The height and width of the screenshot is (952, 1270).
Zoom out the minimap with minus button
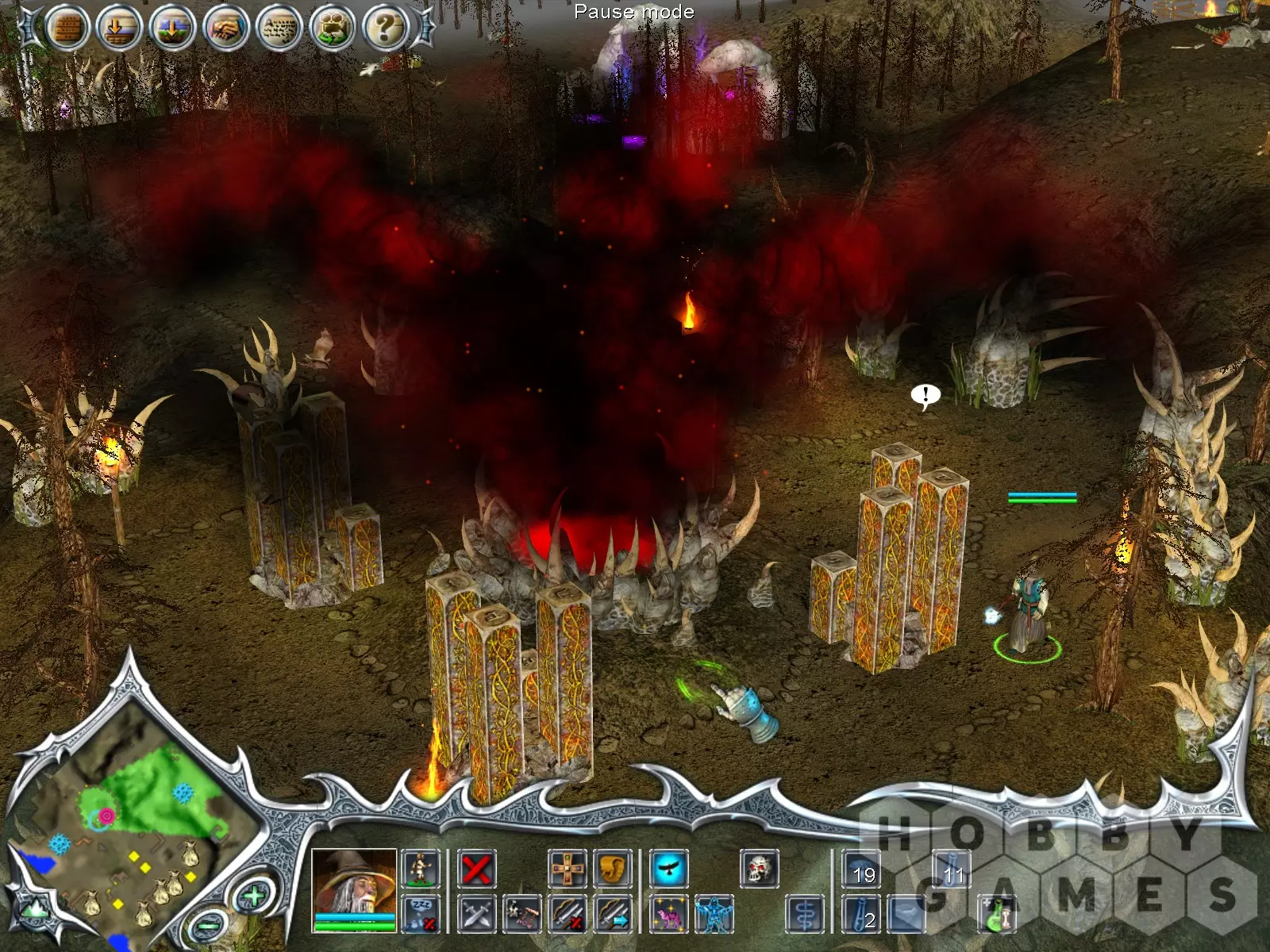coord(209,925)
